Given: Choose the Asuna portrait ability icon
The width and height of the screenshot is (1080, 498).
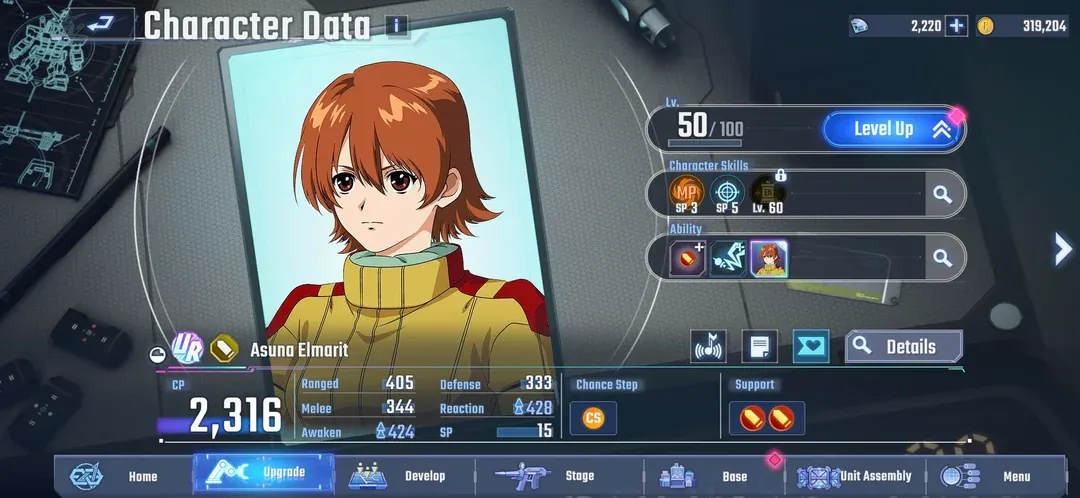Looking at the screenshot, I should [768, 259].
